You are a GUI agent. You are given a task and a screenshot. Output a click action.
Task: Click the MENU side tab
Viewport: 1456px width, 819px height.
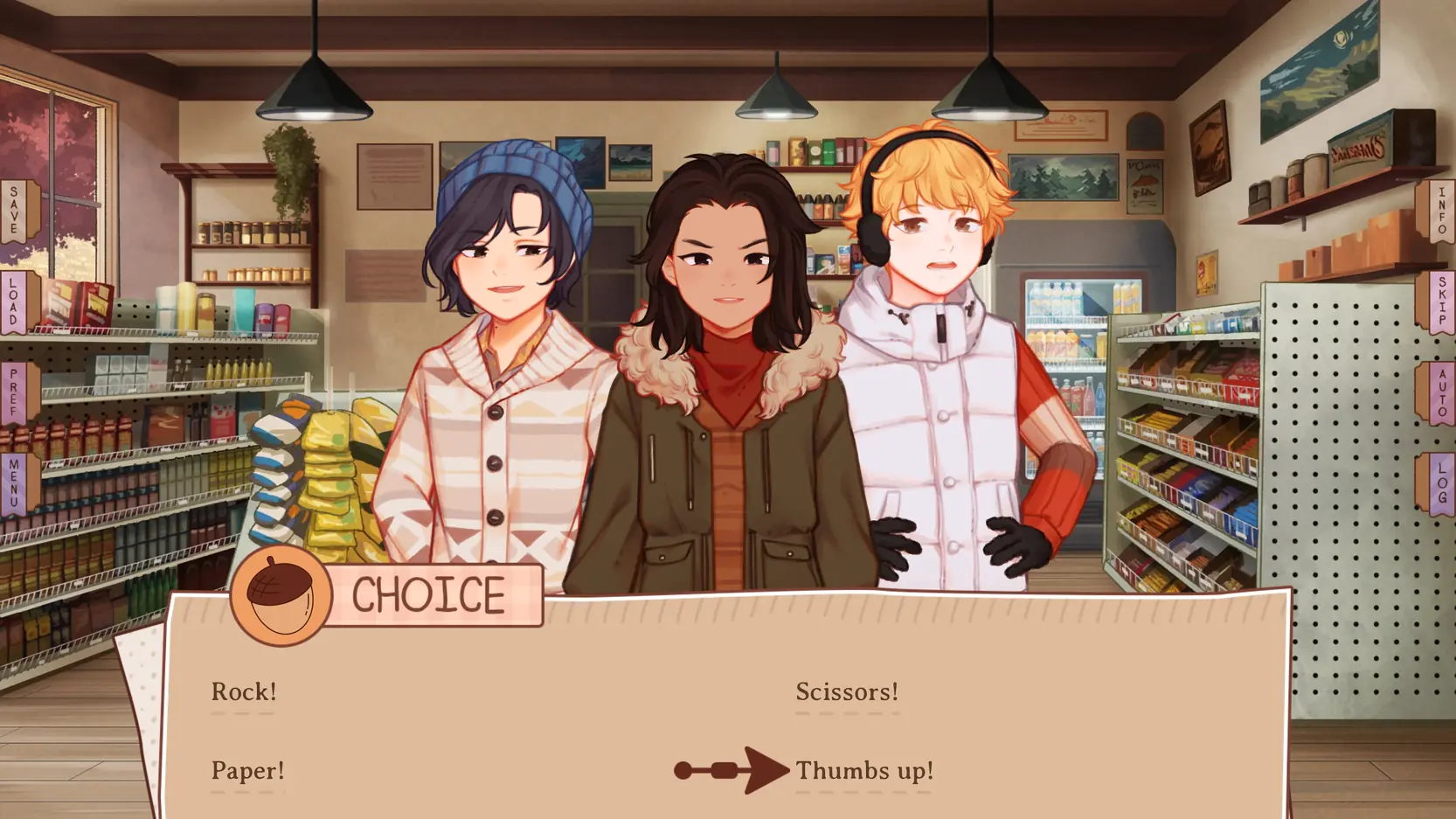click(x=15, y=483)
